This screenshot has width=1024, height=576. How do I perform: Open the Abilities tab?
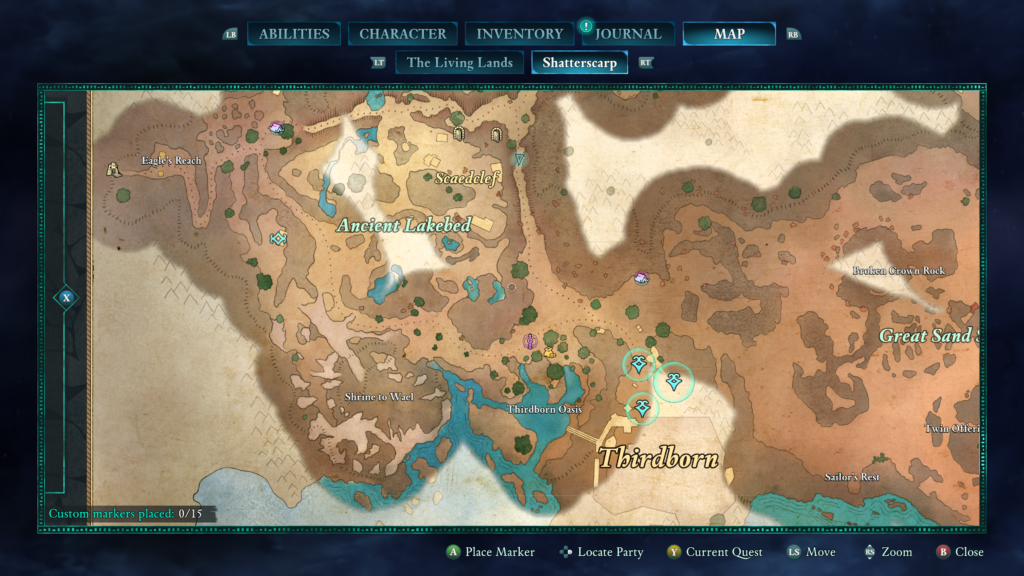(x=294, y=34)
